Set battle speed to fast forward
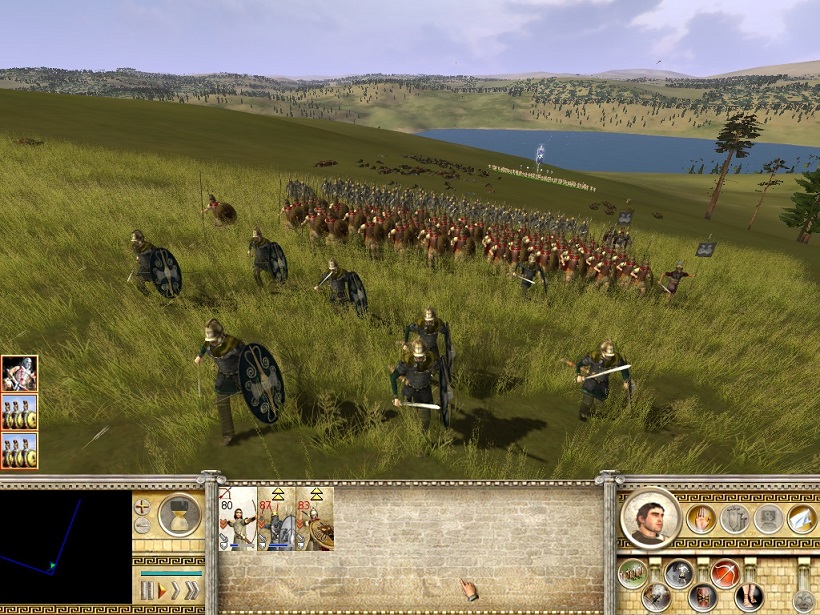Viewport: 820px width, 615px height. click(175, 590)
